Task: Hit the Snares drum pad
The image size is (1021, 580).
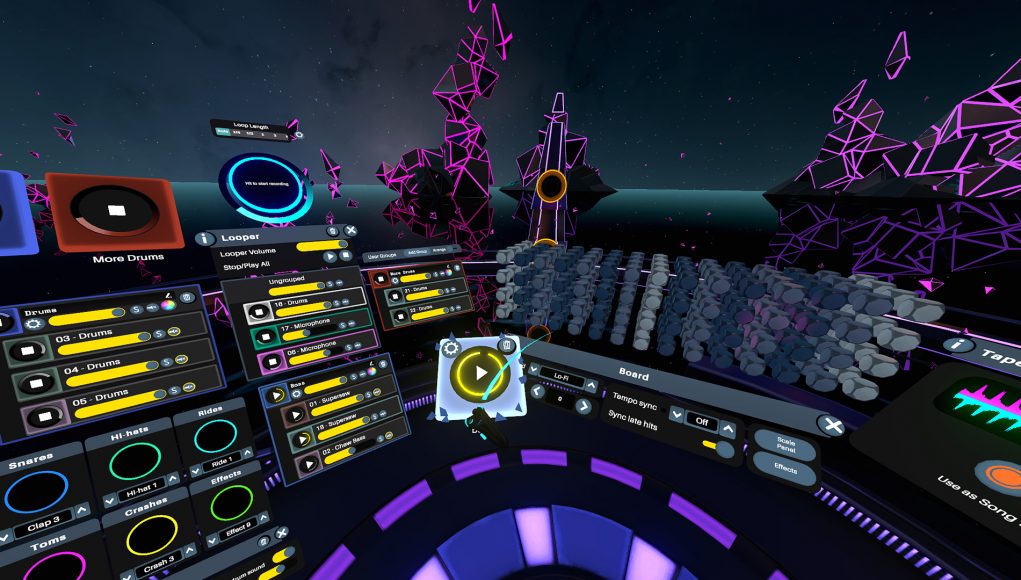Action: [36, 491]
